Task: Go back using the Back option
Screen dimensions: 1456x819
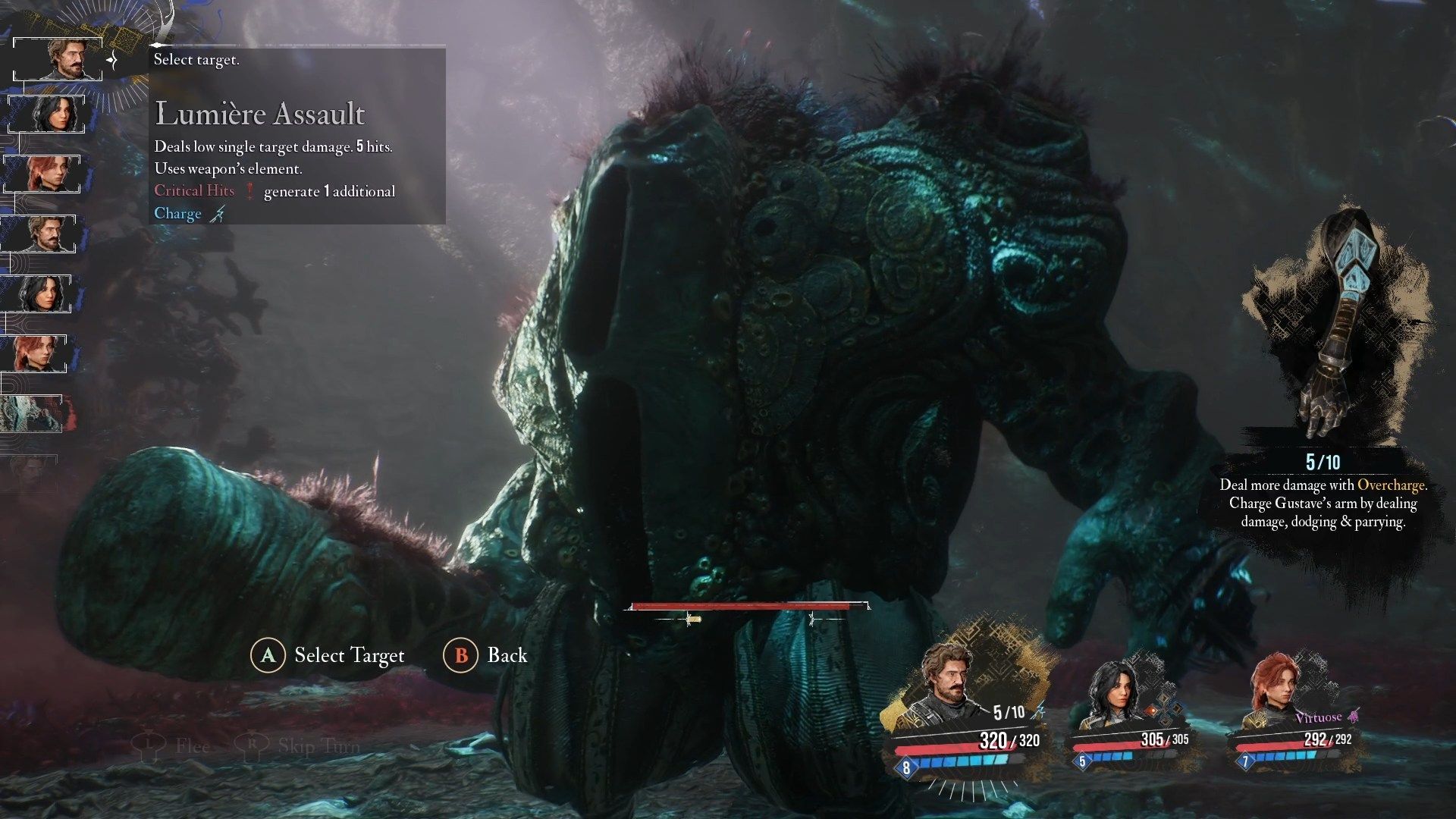Action: (485, 655)
